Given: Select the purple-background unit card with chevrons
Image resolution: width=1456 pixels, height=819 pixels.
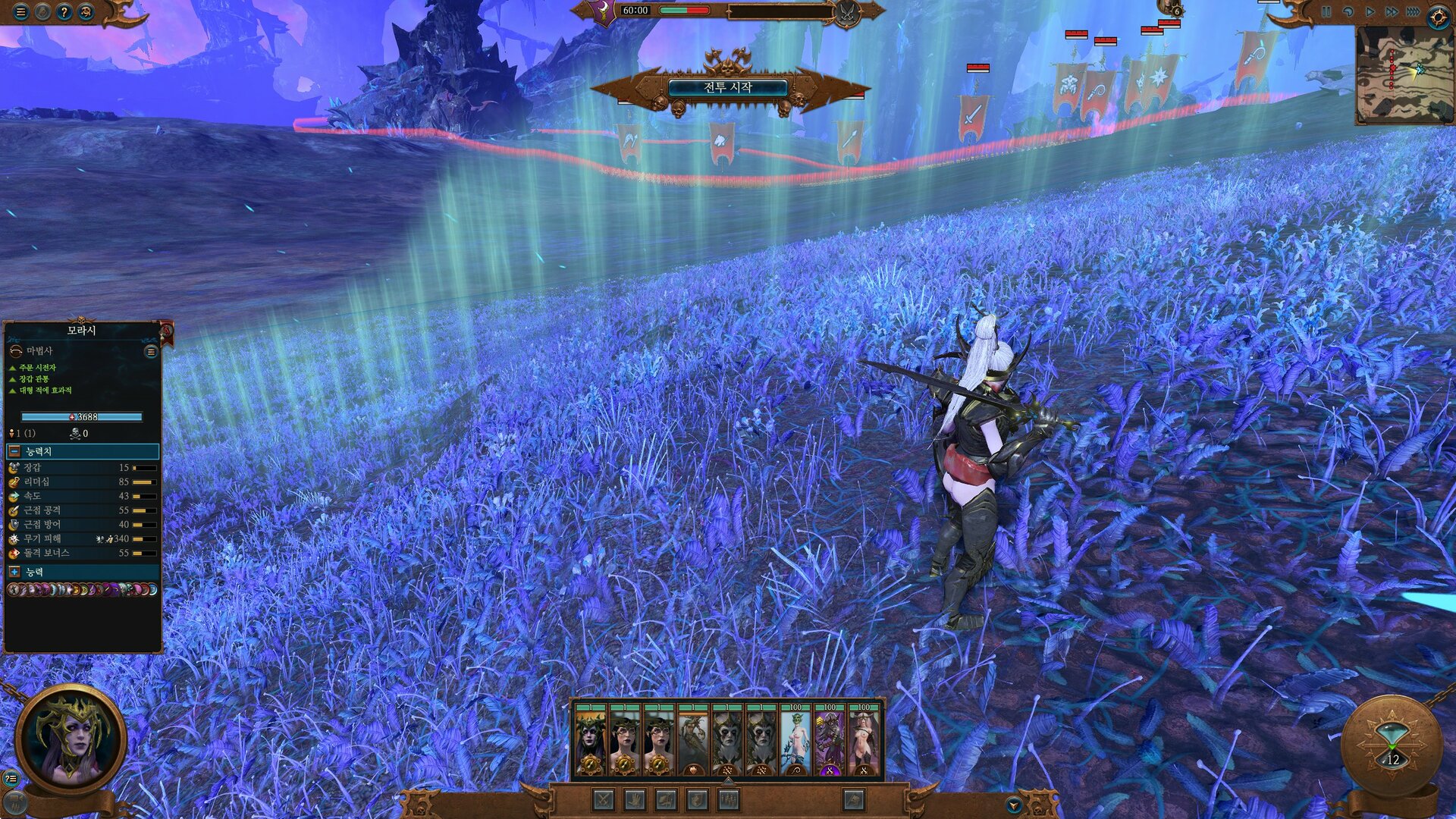Looking at the screenshot, I should coord(830,741).
